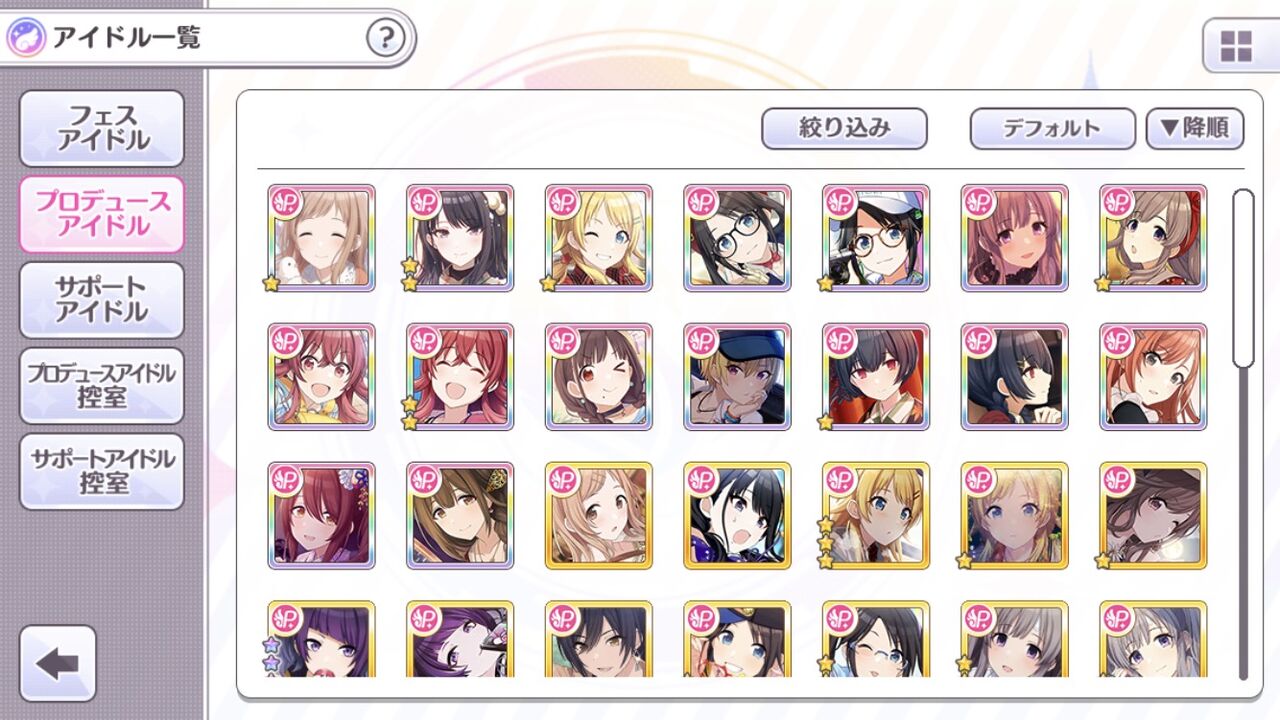Switch to the サポートアイドル tab
1280x720 pixels.
coord(99,299)
